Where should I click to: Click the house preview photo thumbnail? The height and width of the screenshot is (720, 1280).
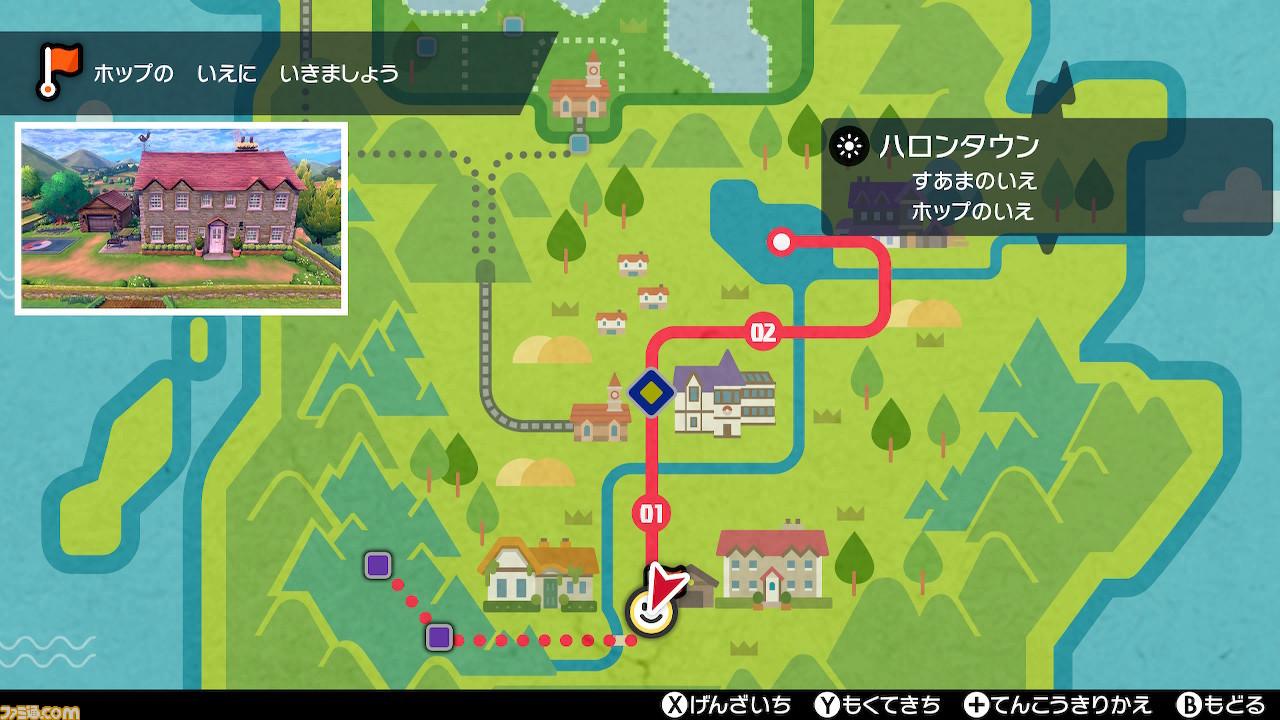pyautogui.click(x=180, y=217)
